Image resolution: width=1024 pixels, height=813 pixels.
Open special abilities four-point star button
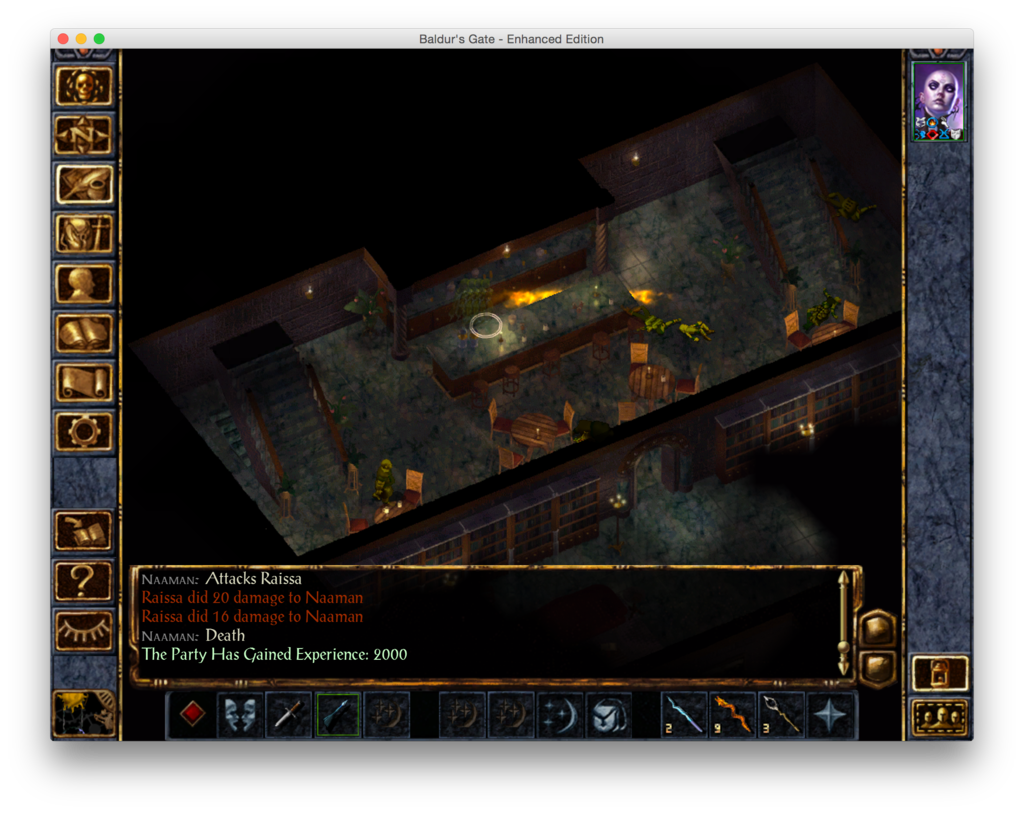[831, 714]
